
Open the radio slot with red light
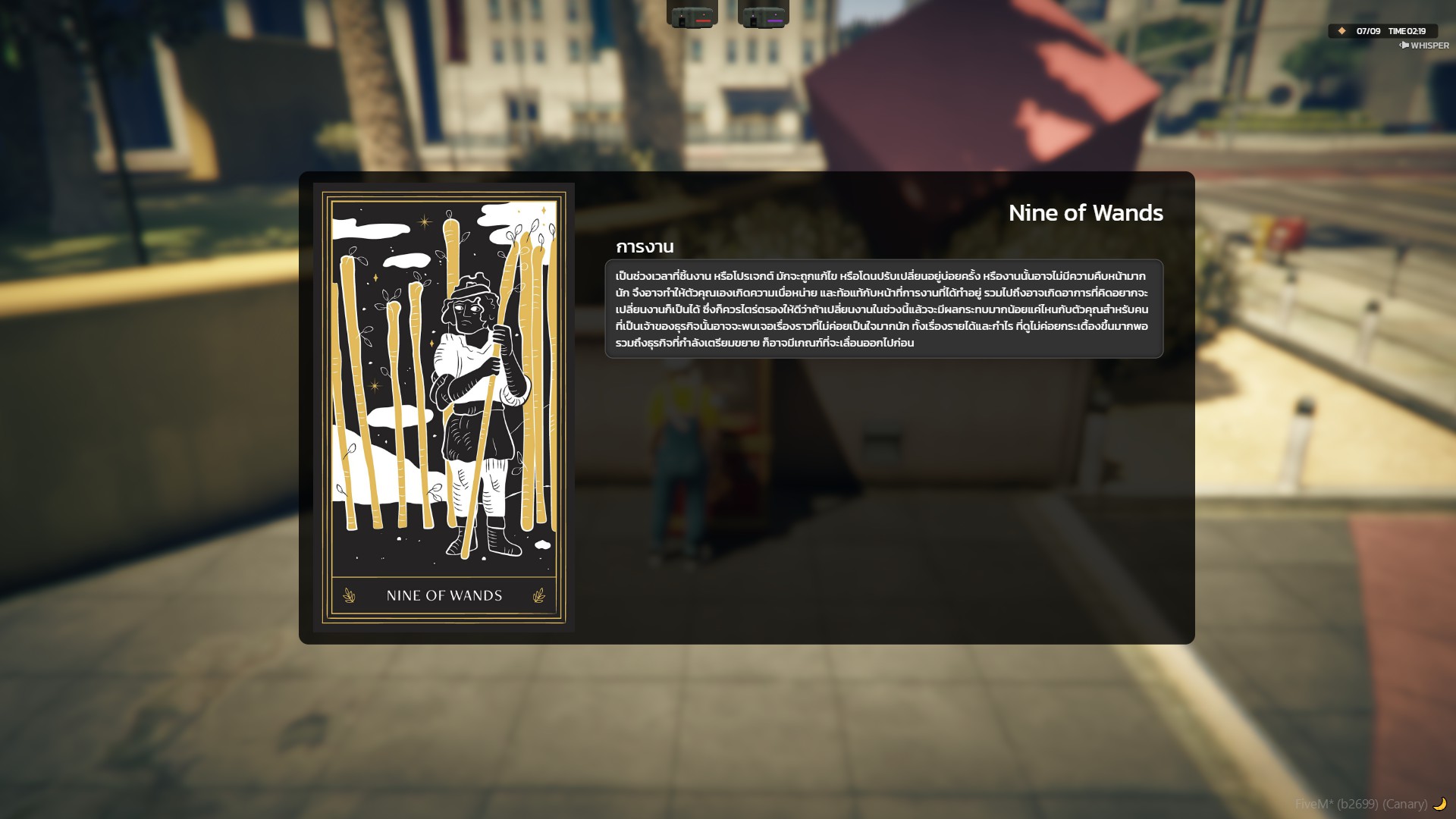tap(692, 14)
